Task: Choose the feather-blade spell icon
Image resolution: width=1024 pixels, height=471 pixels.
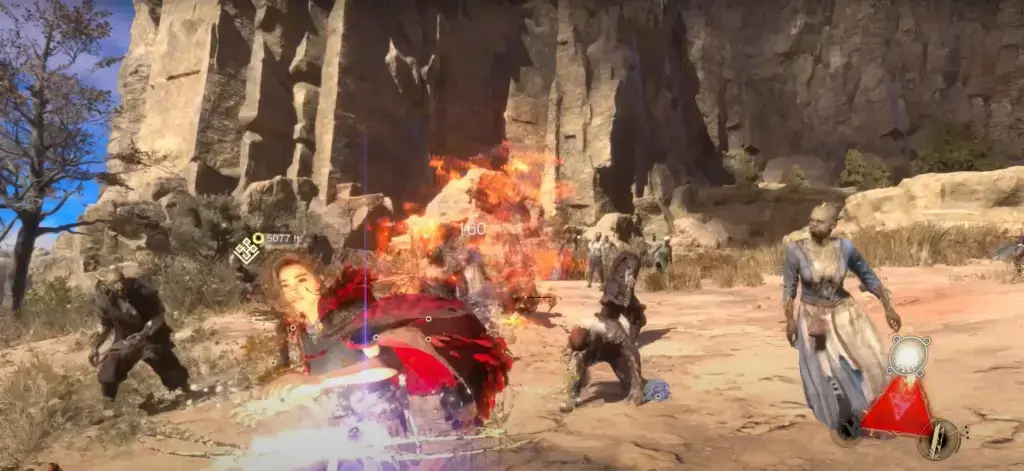Action: (941, 438)
